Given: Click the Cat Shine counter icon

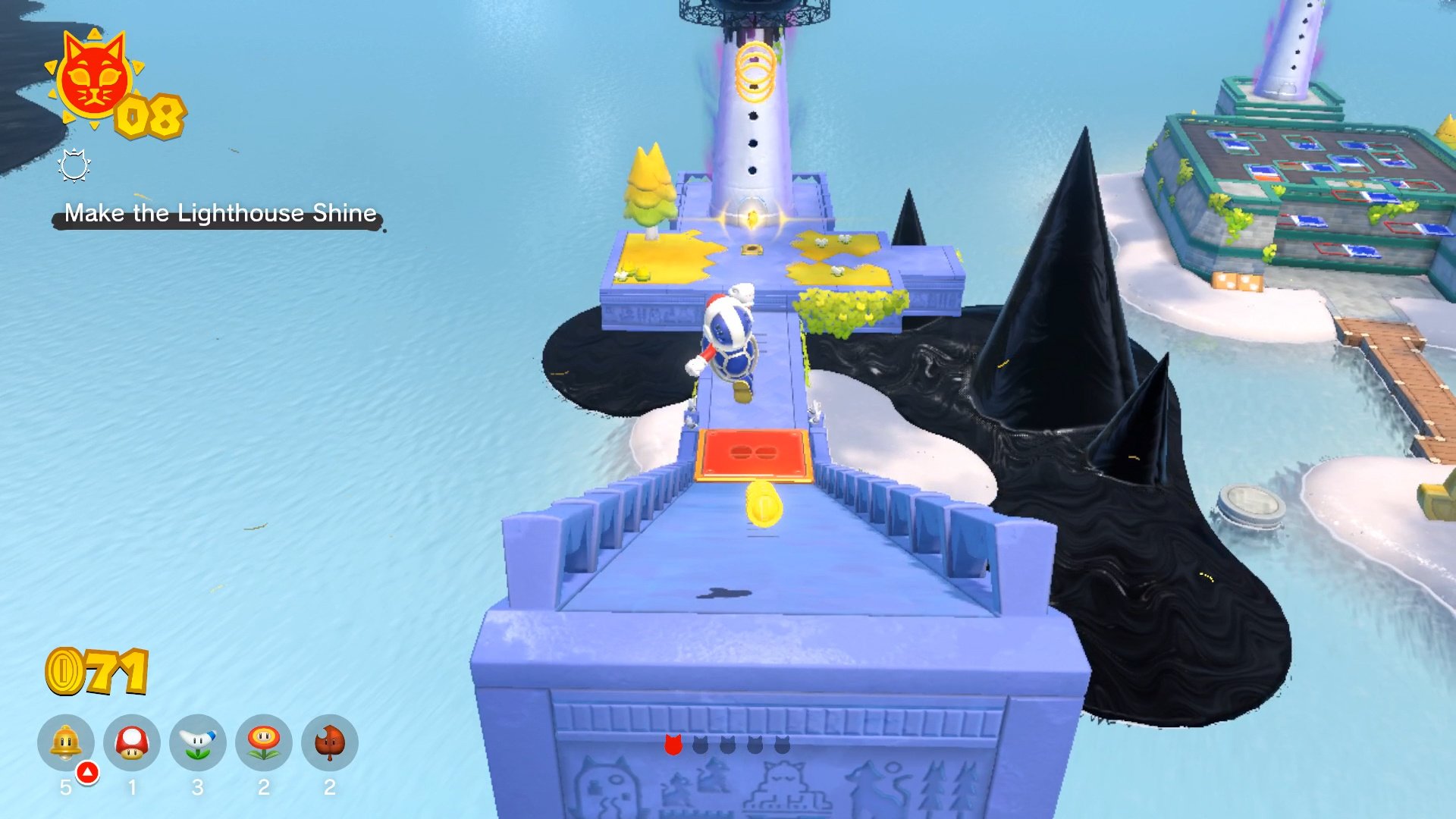Looking at the screenshot, I should pyautogui.click(x=93, y=78).
